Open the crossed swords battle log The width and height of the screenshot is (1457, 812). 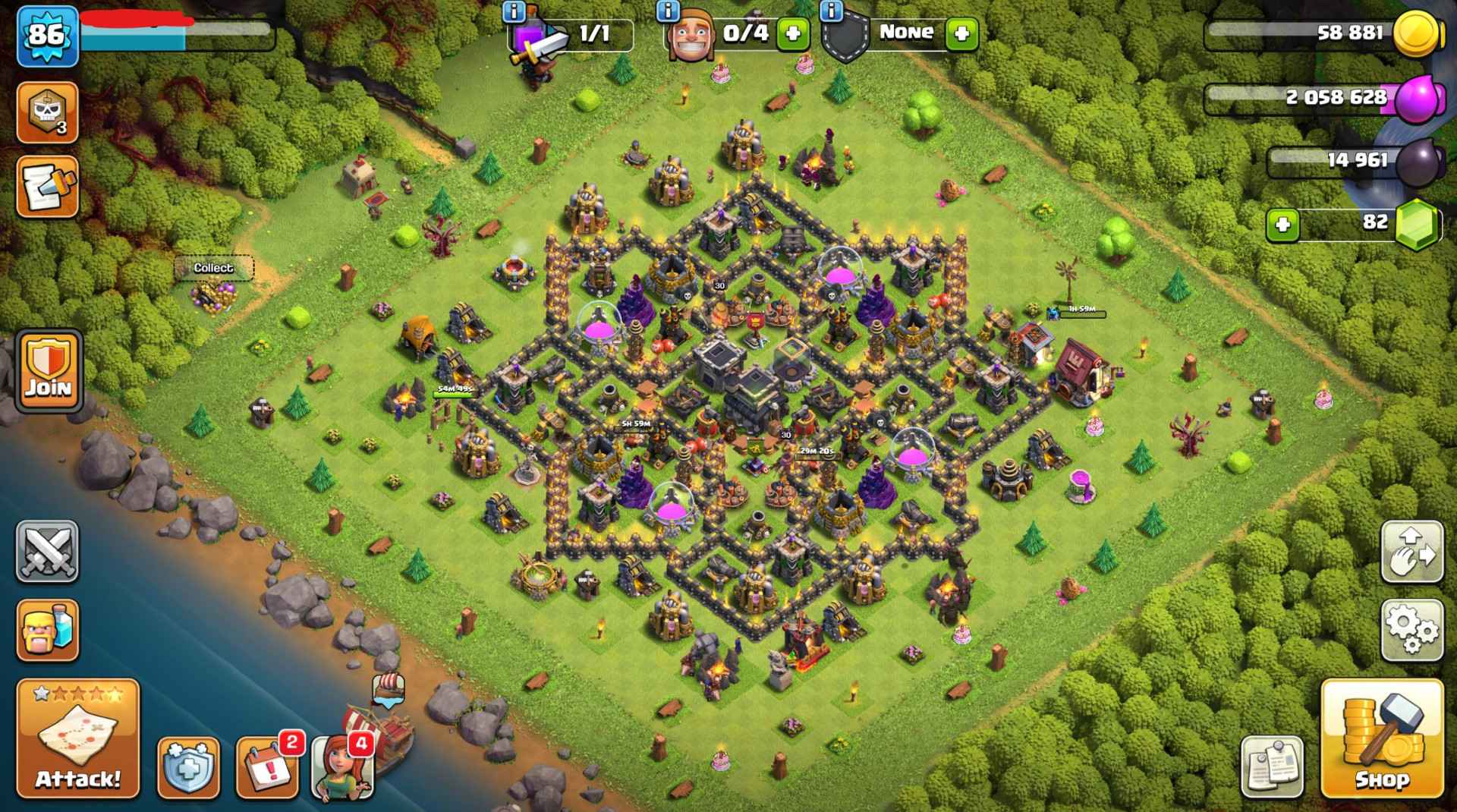coord(47,552)
